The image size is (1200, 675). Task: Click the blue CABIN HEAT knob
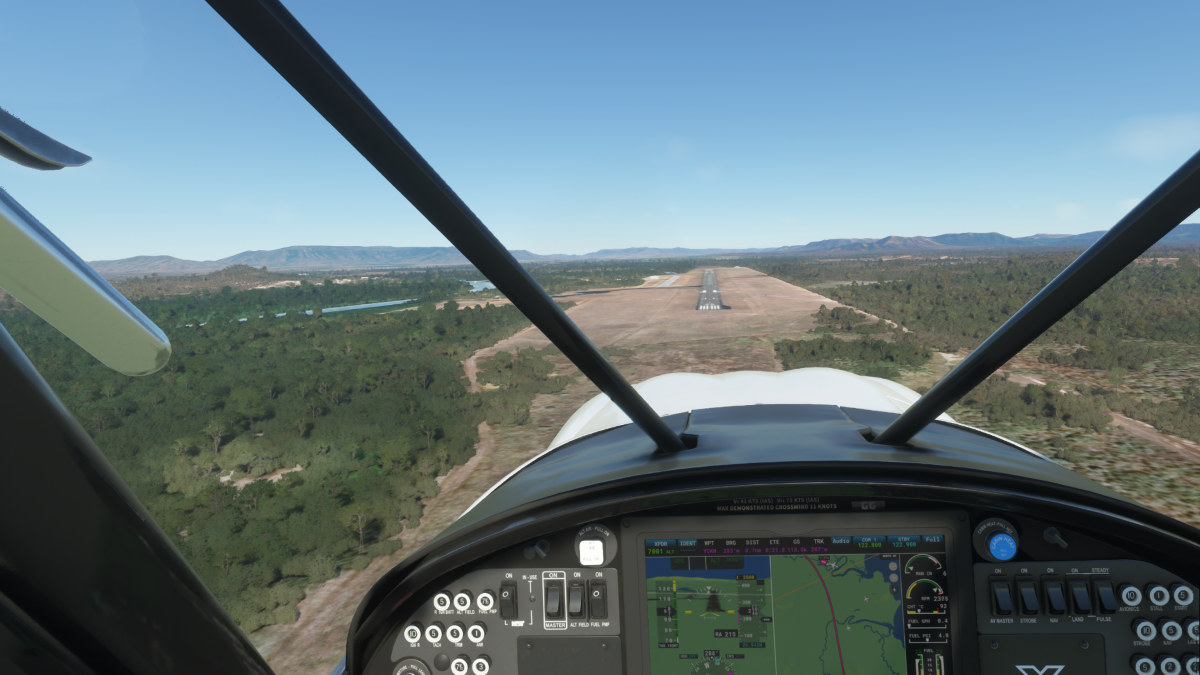pyautogui.click(x=1002, y=546)
